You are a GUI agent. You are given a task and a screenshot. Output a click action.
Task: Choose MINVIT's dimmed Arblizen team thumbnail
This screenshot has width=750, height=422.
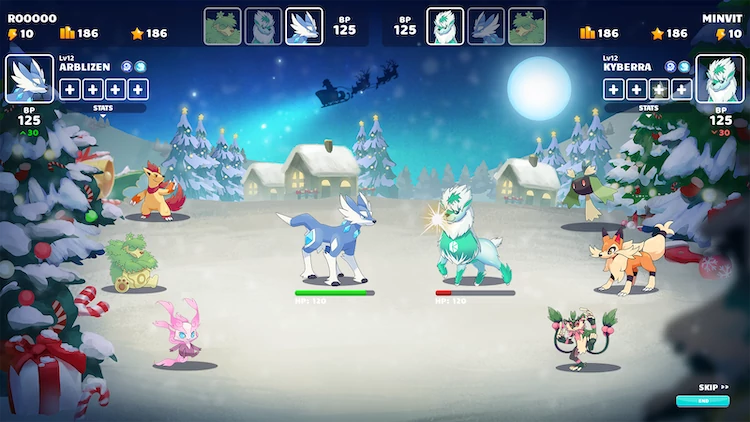[486, 27]
